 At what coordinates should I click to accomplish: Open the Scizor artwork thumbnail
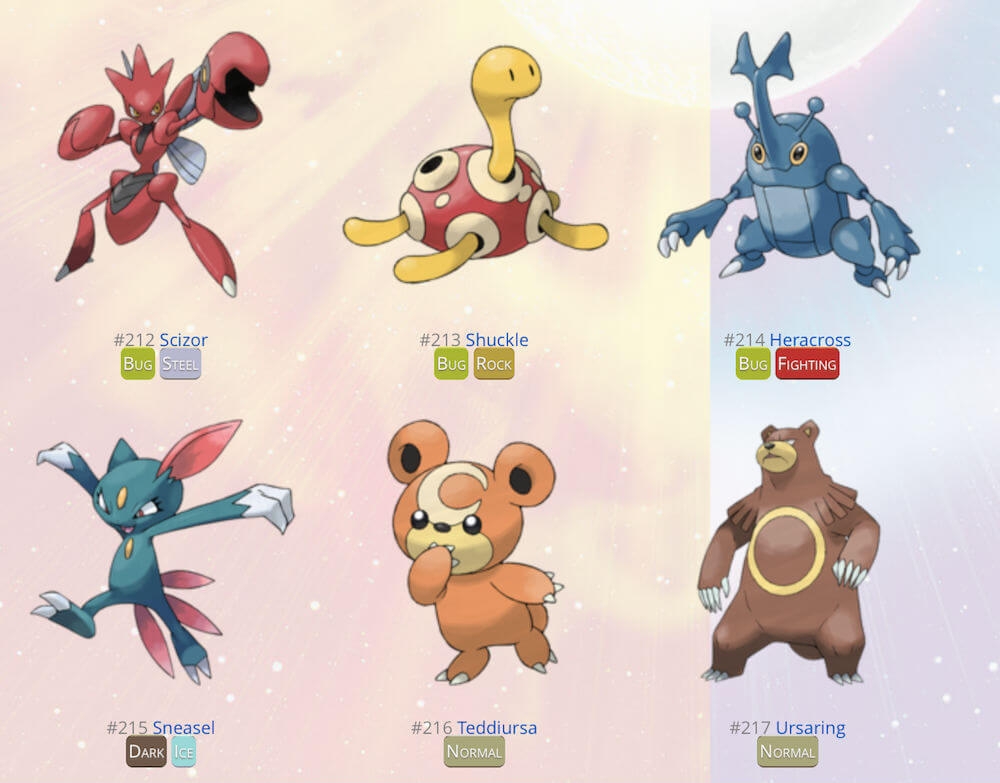[160, 165]
